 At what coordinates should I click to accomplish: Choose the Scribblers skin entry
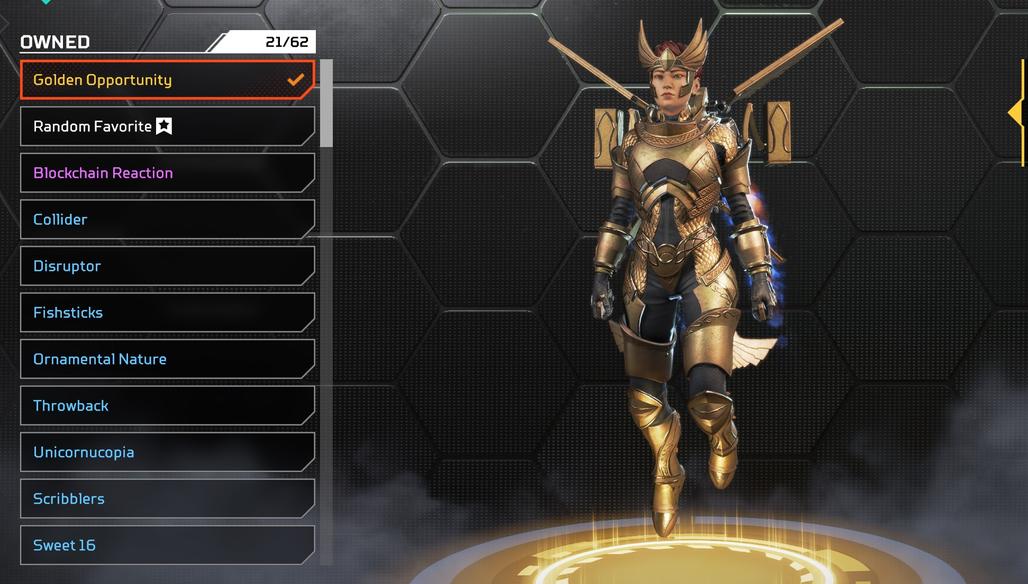[167, 499]
